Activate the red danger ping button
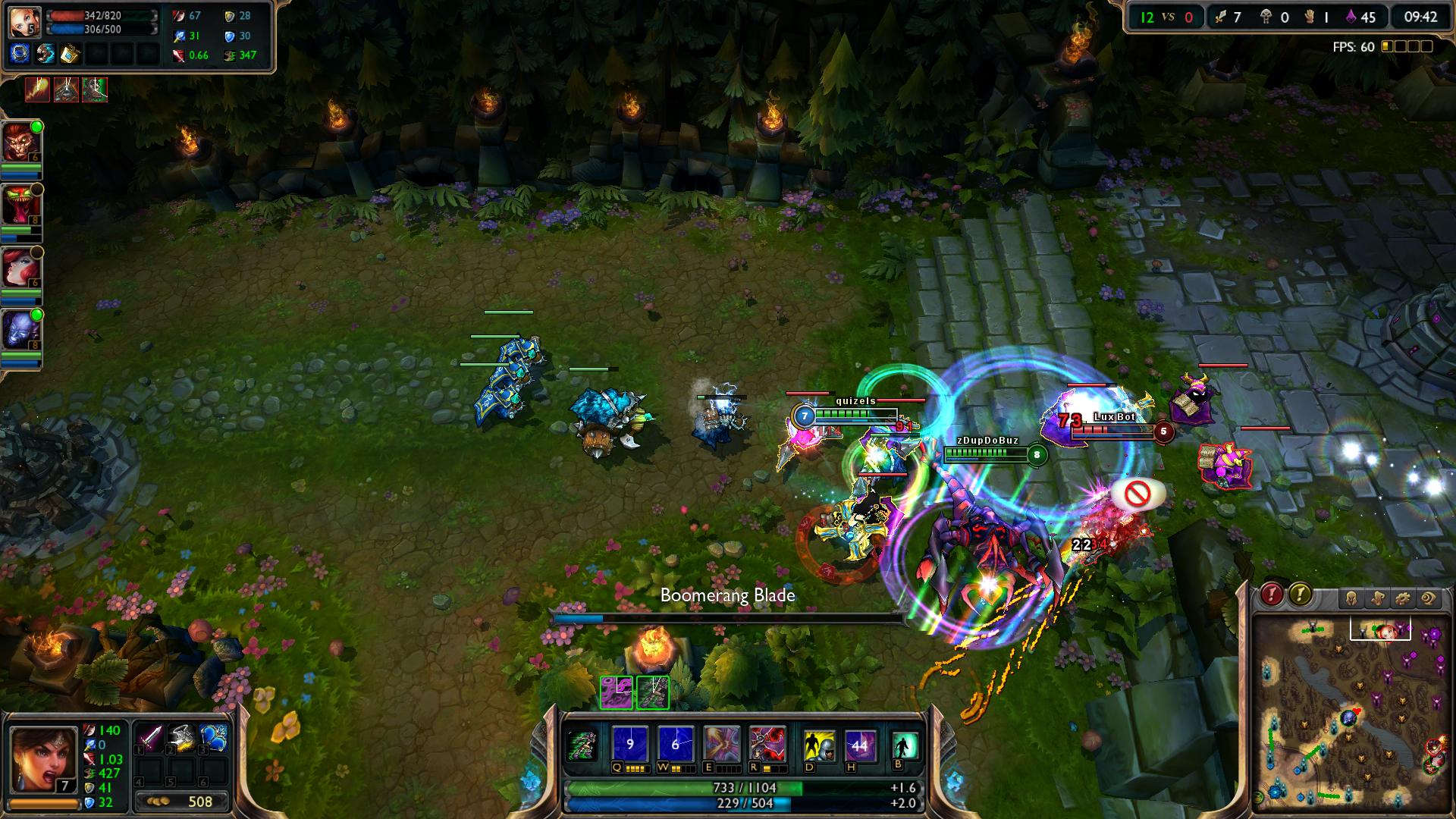 pyautogui.click(x=1272, y=595)
